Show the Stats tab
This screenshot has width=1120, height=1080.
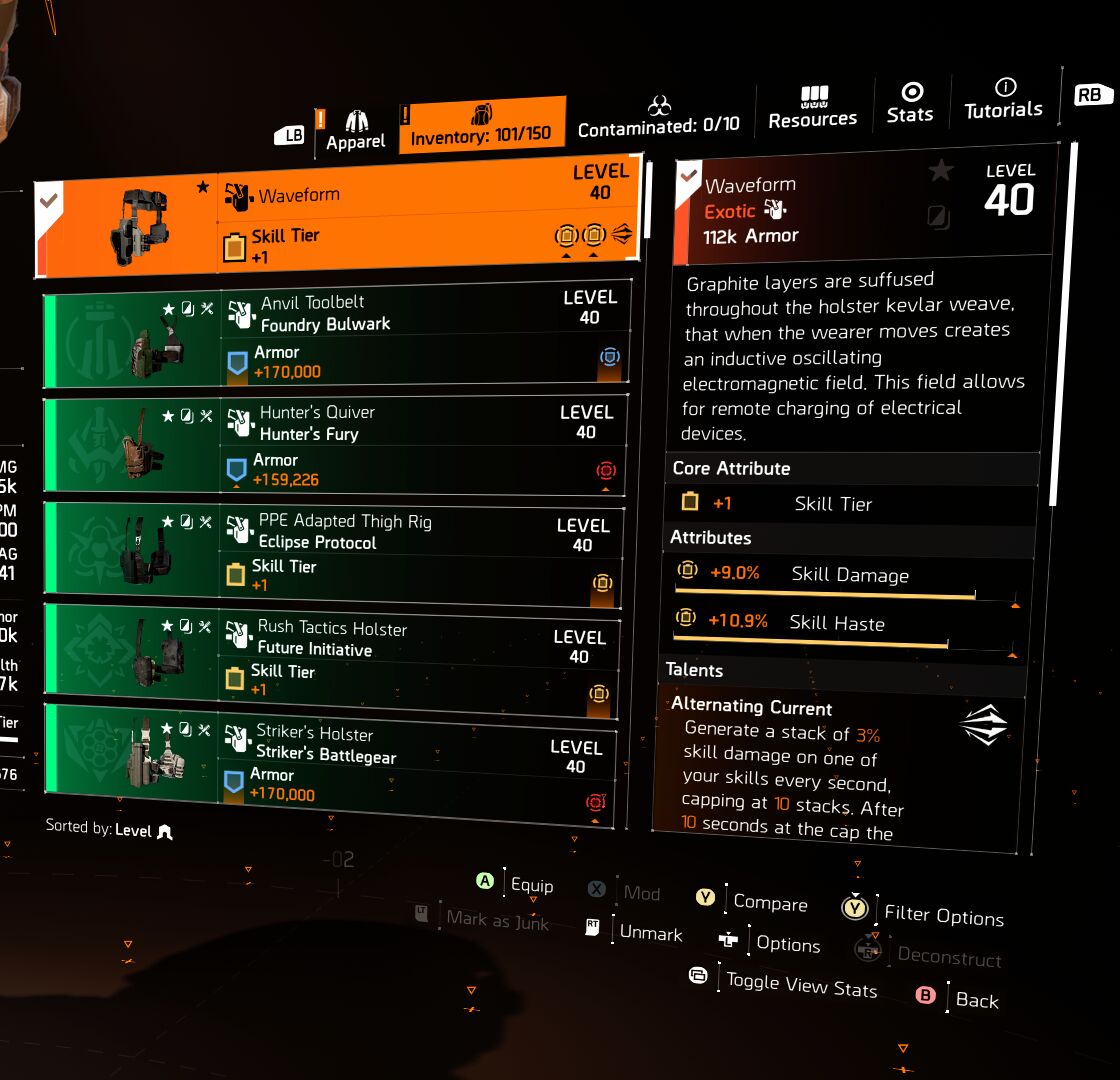910,104
